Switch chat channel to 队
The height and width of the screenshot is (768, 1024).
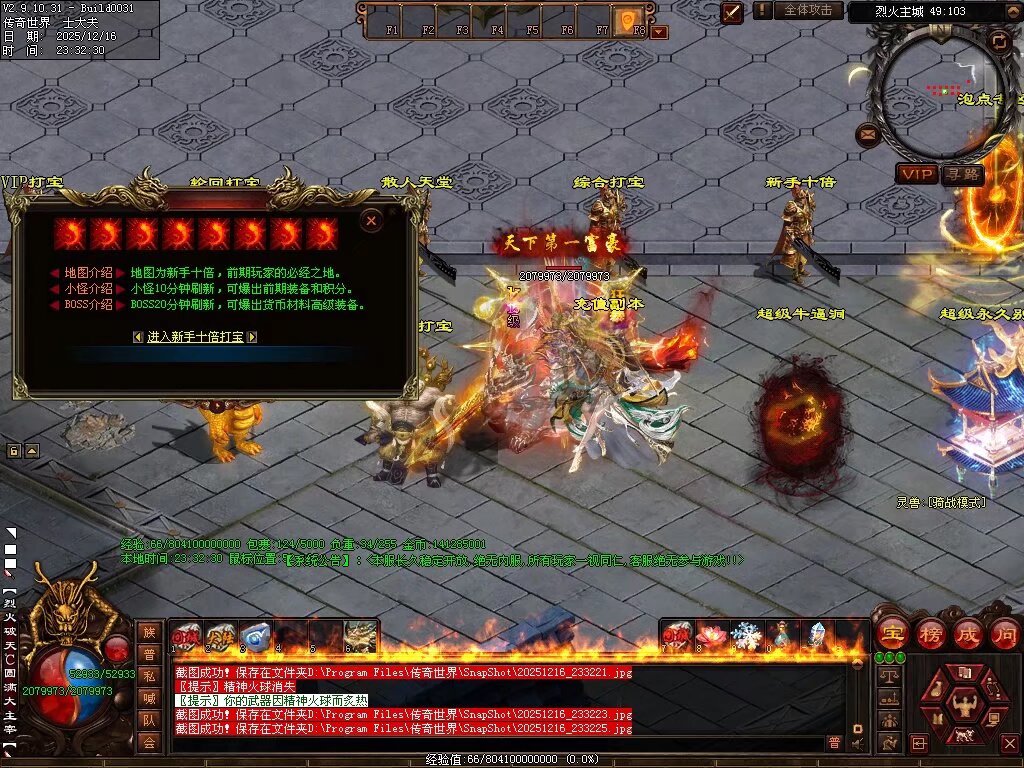tap(149, 718)
